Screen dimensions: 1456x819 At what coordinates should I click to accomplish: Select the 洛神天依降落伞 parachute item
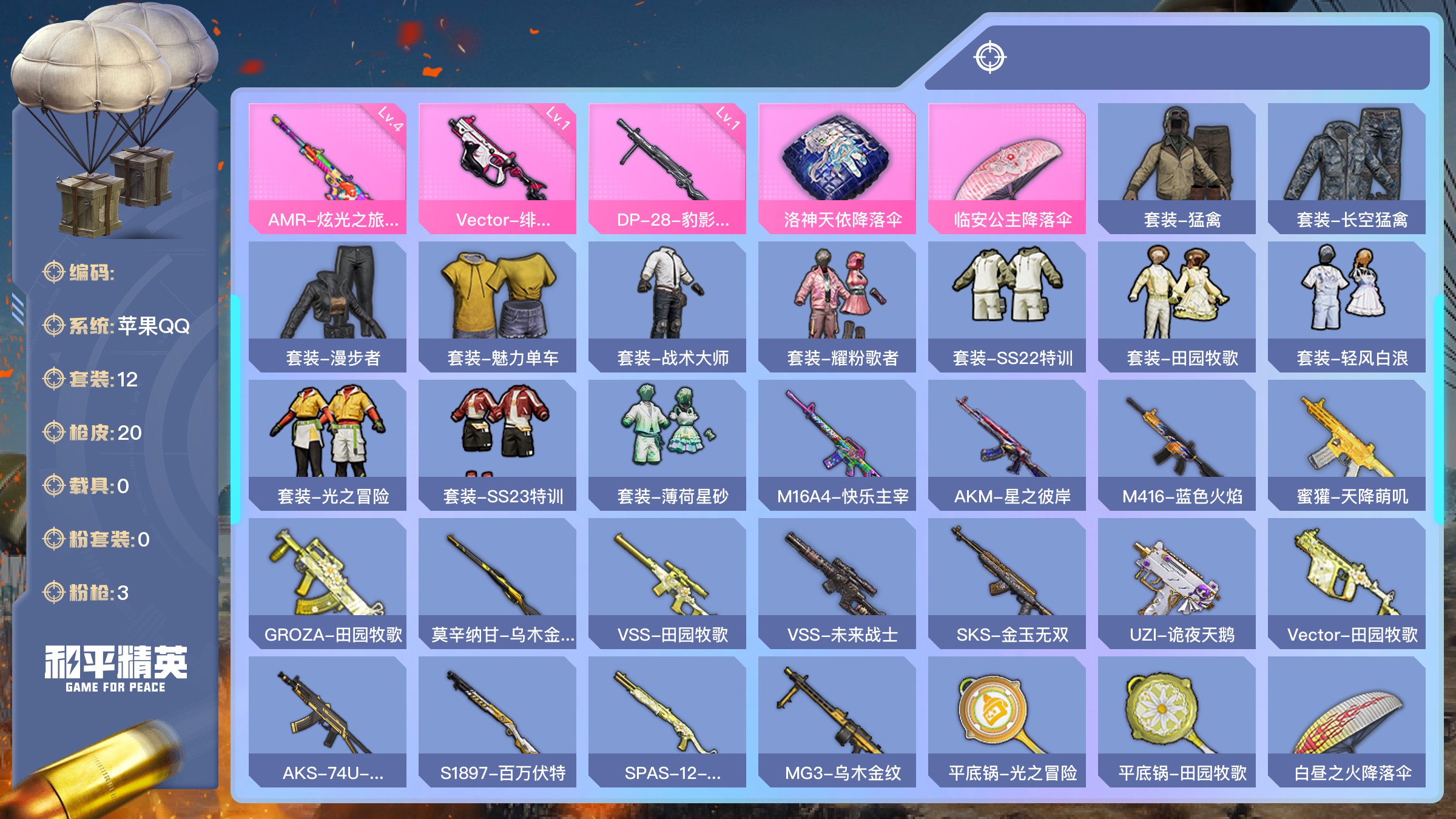coord(837,168)
